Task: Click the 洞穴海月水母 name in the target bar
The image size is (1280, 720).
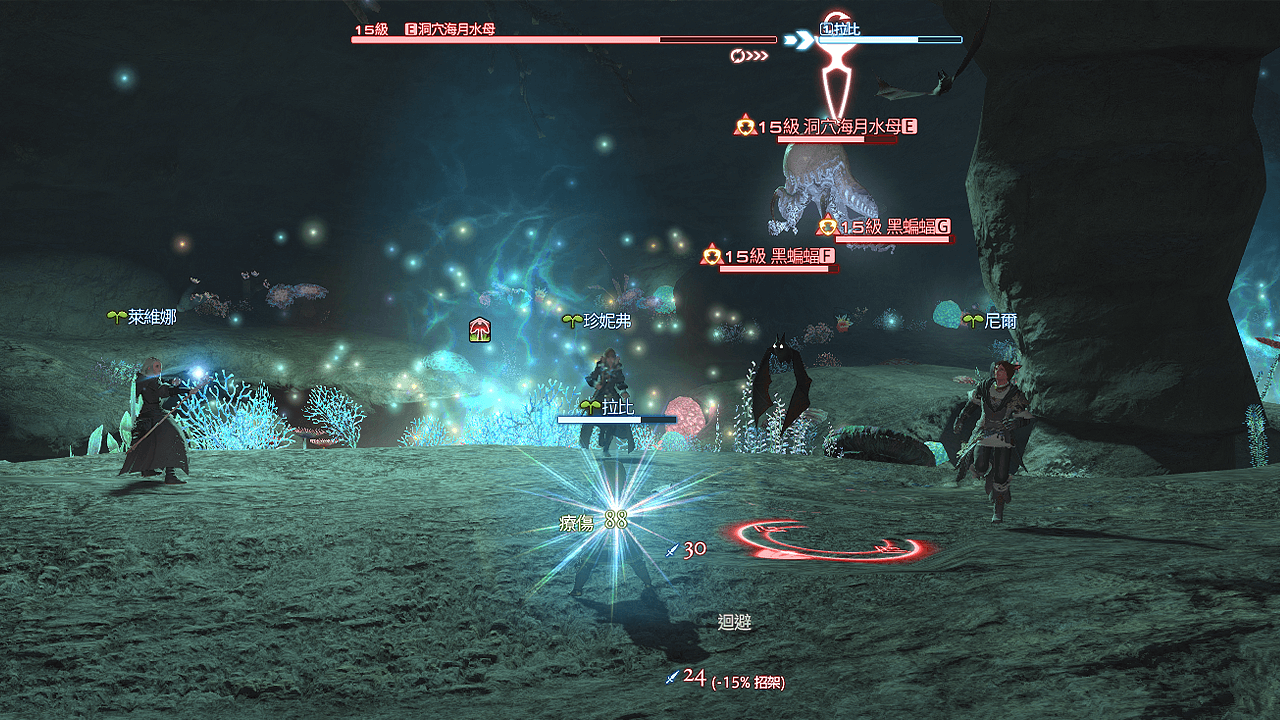Action: click(457, 29)
